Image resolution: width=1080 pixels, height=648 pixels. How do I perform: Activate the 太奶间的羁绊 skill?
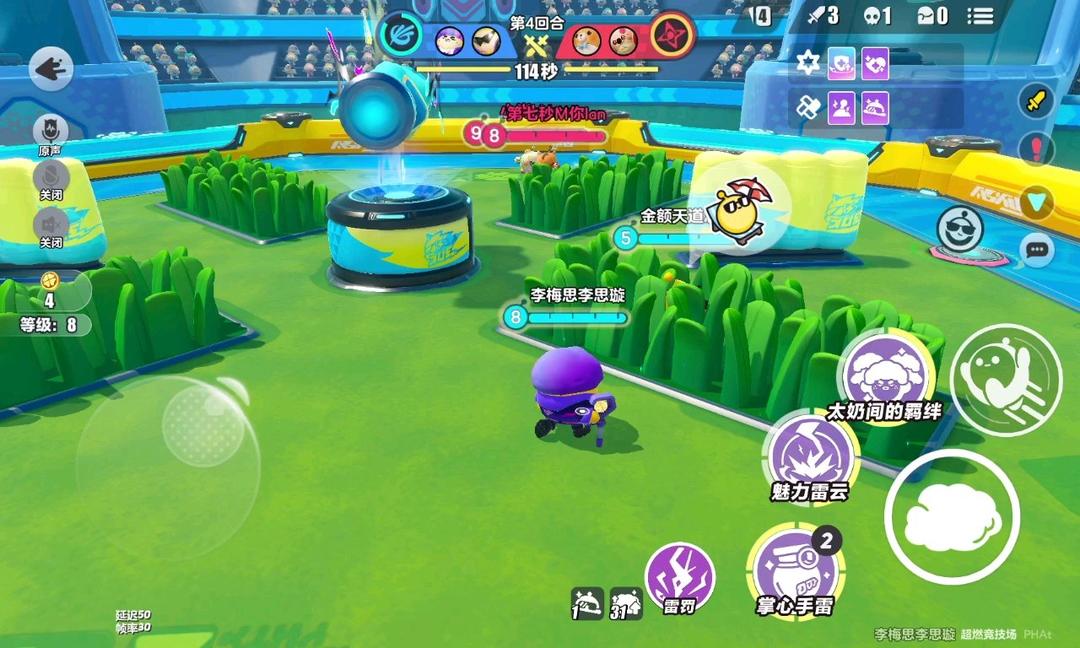tap(884, 372)
